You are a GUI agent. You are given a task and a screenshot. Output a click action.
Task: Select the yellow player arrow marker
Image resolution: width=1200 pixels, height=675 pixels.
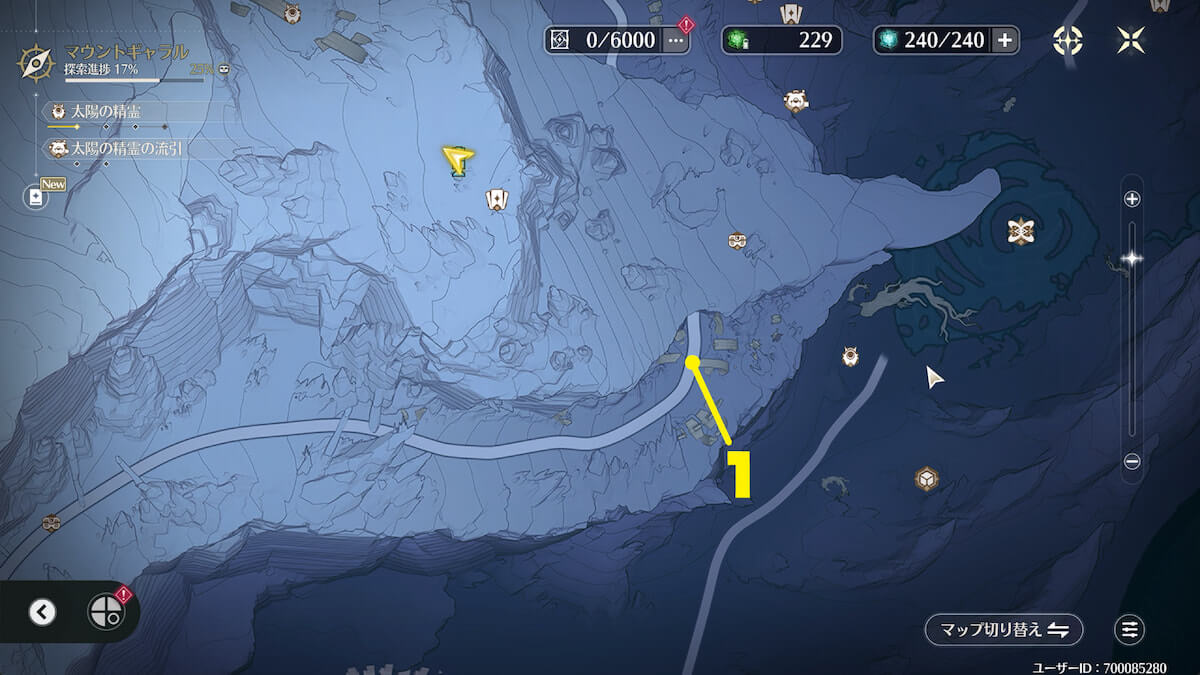coord(458,160)
